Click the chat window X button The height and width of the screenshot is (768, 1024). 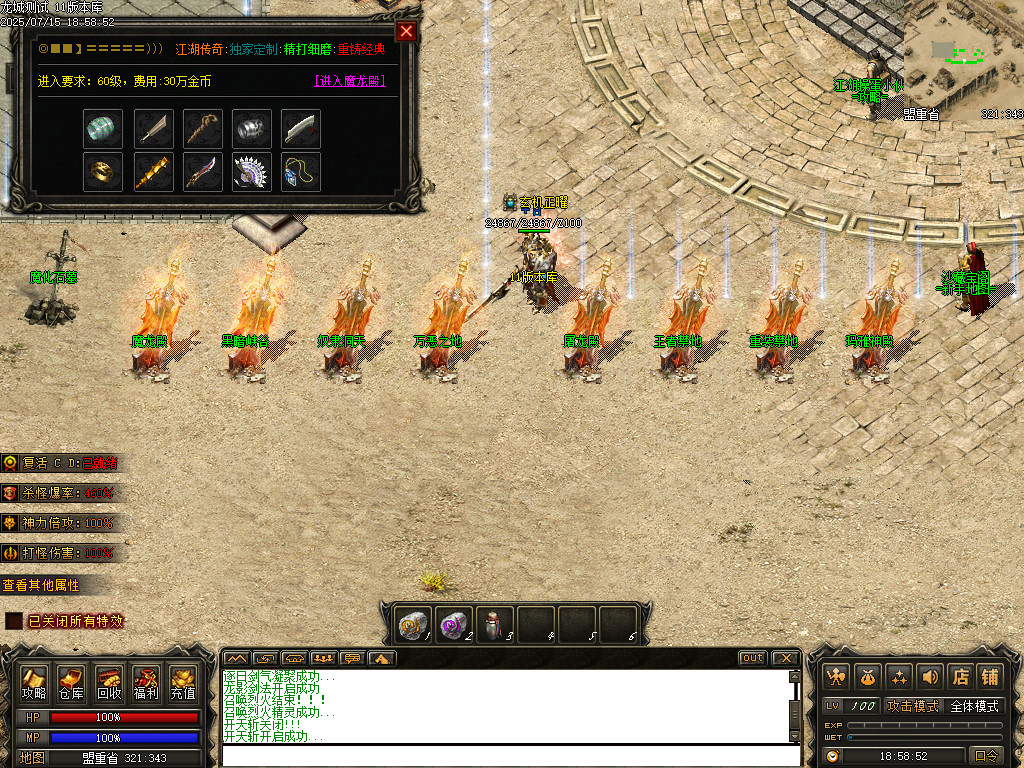pos(785,658)
